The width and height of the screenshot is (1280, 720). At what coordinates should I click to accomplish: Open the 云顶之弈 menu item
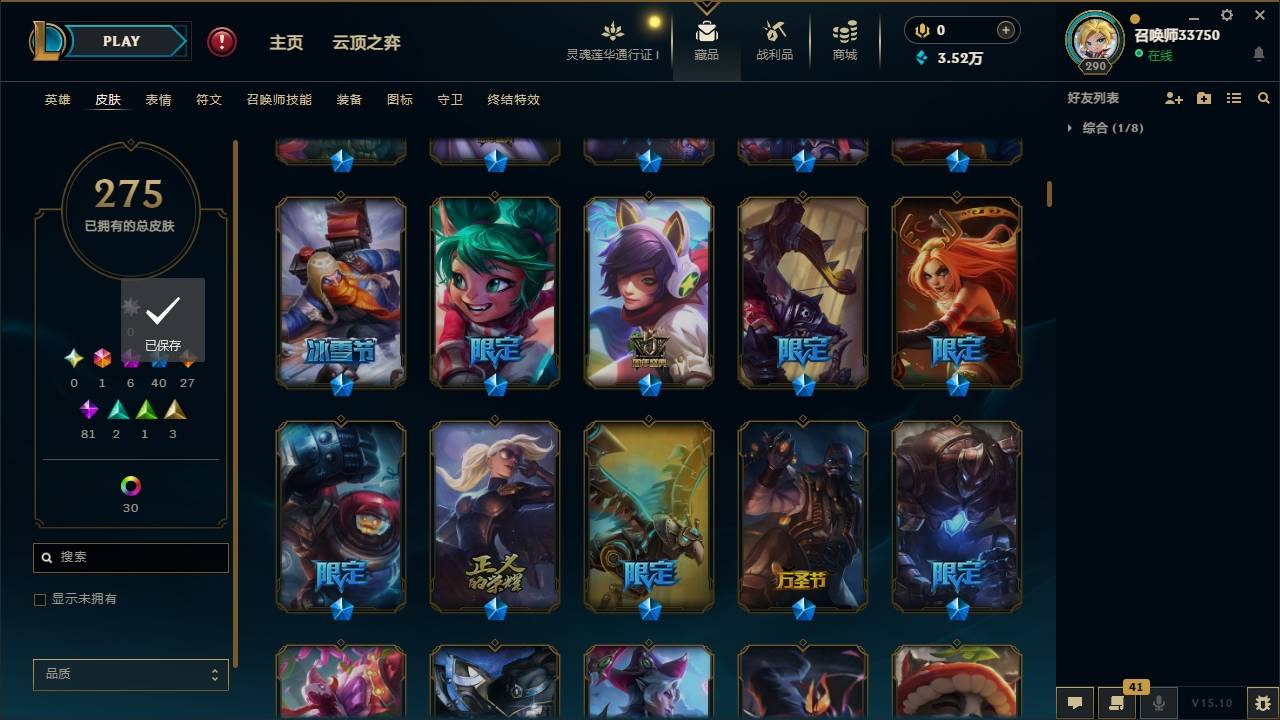[x=366, y=43]
